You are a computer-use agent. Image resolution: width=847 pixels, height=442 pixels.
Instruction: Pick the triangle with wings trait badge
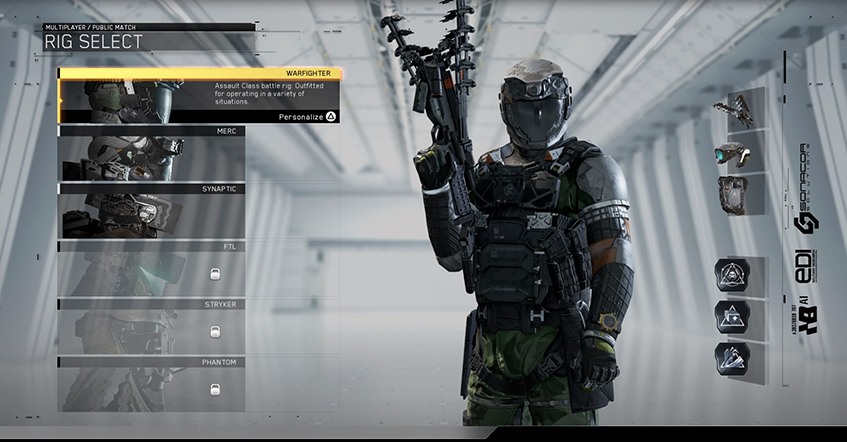(x=731, y=359)
